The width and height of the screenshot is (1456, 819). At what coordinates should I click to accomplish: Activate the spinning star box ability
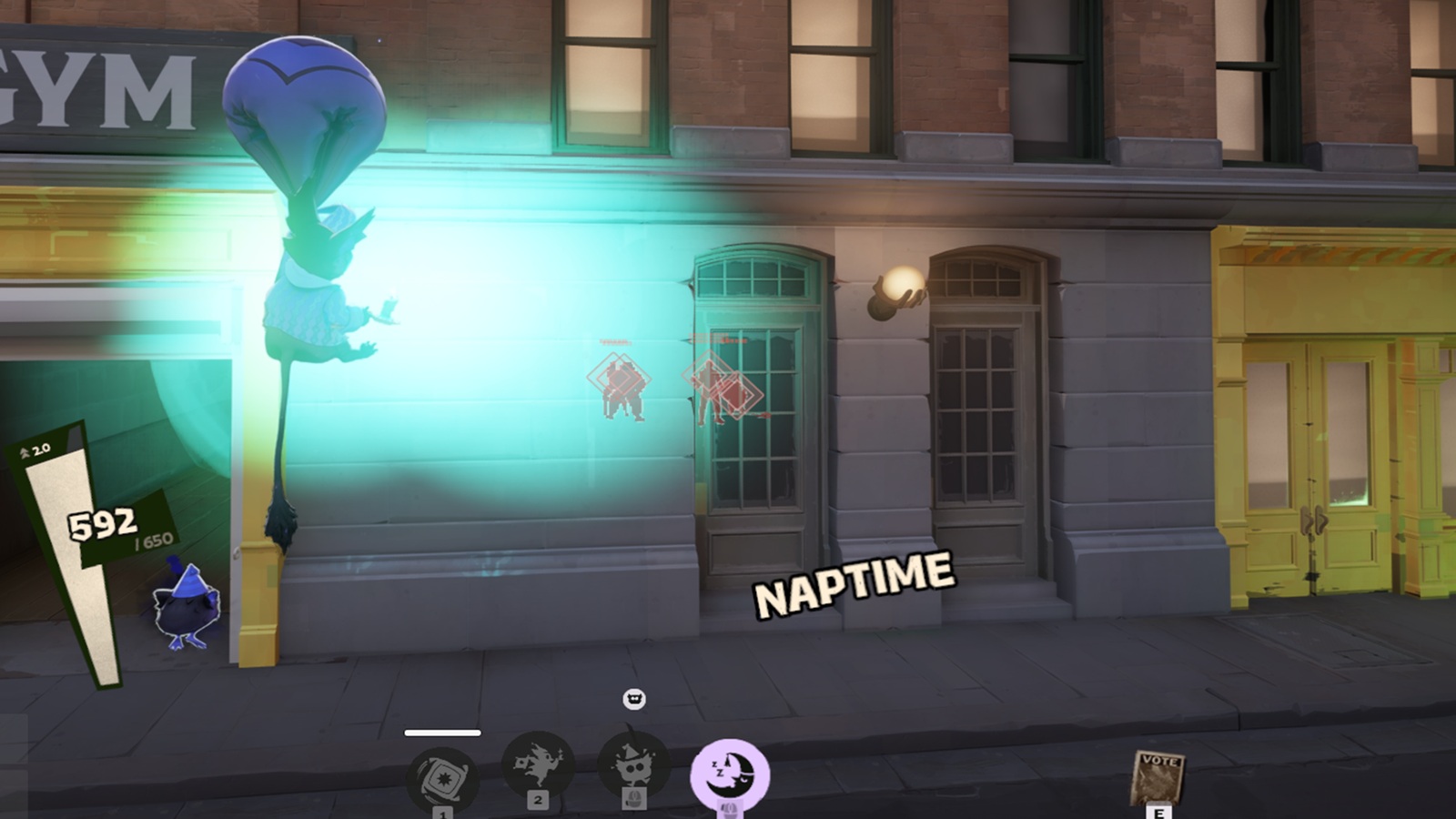pos(442,776)
